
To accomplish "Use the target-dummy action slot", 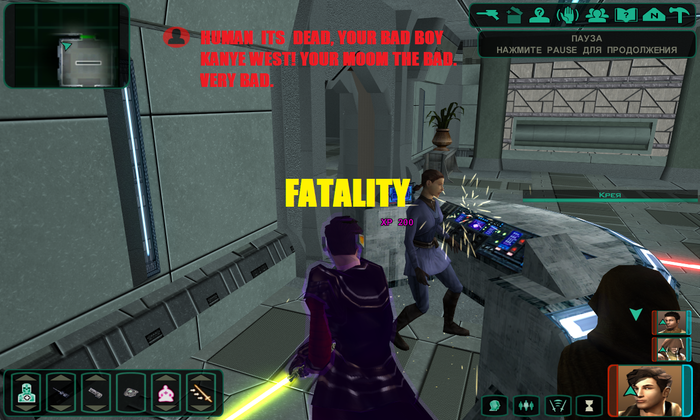I will [27, 392].
